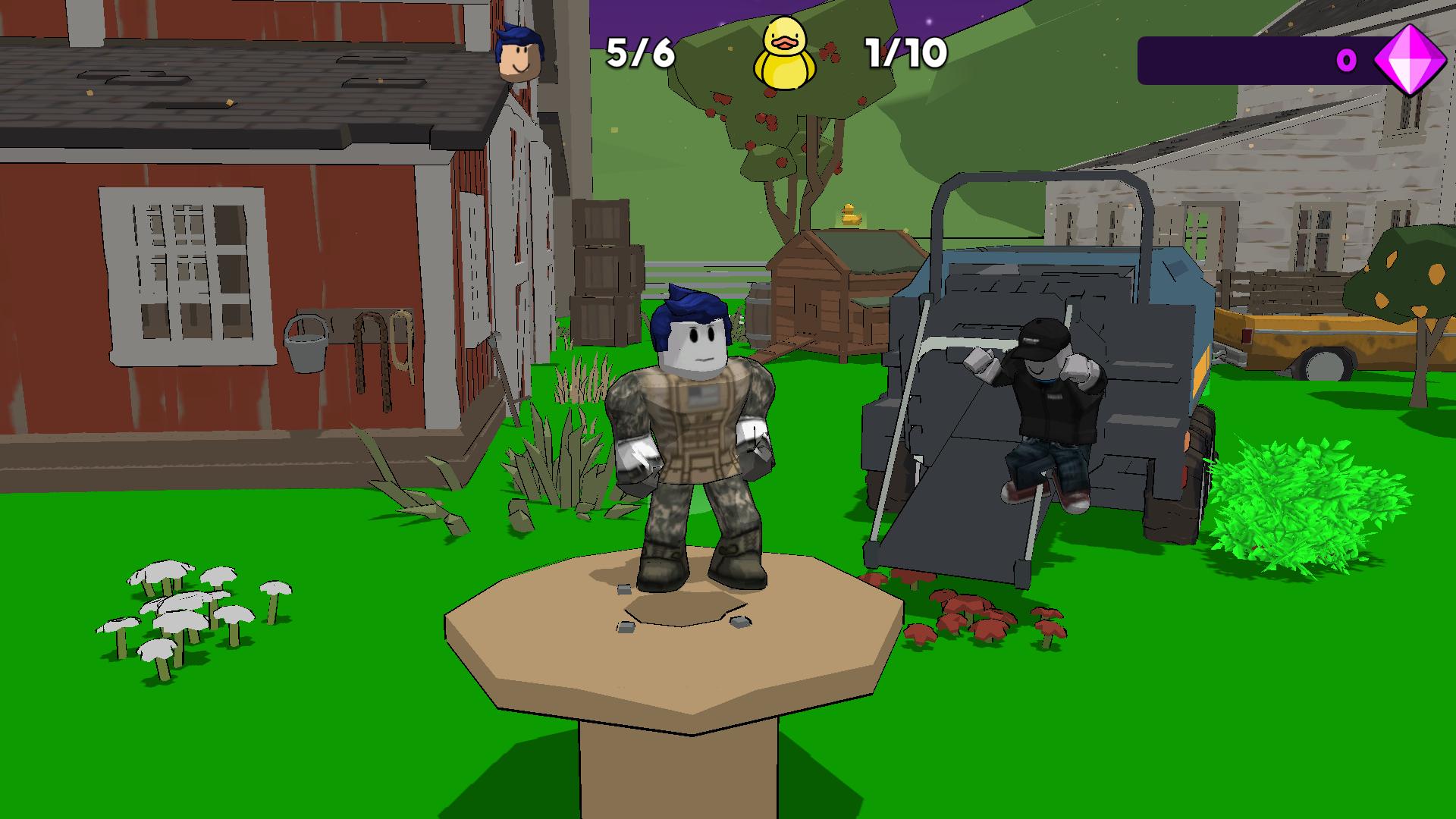Click the gem balance showing 0
The height and width of the screenshot is (819, 1456).
1346,61
